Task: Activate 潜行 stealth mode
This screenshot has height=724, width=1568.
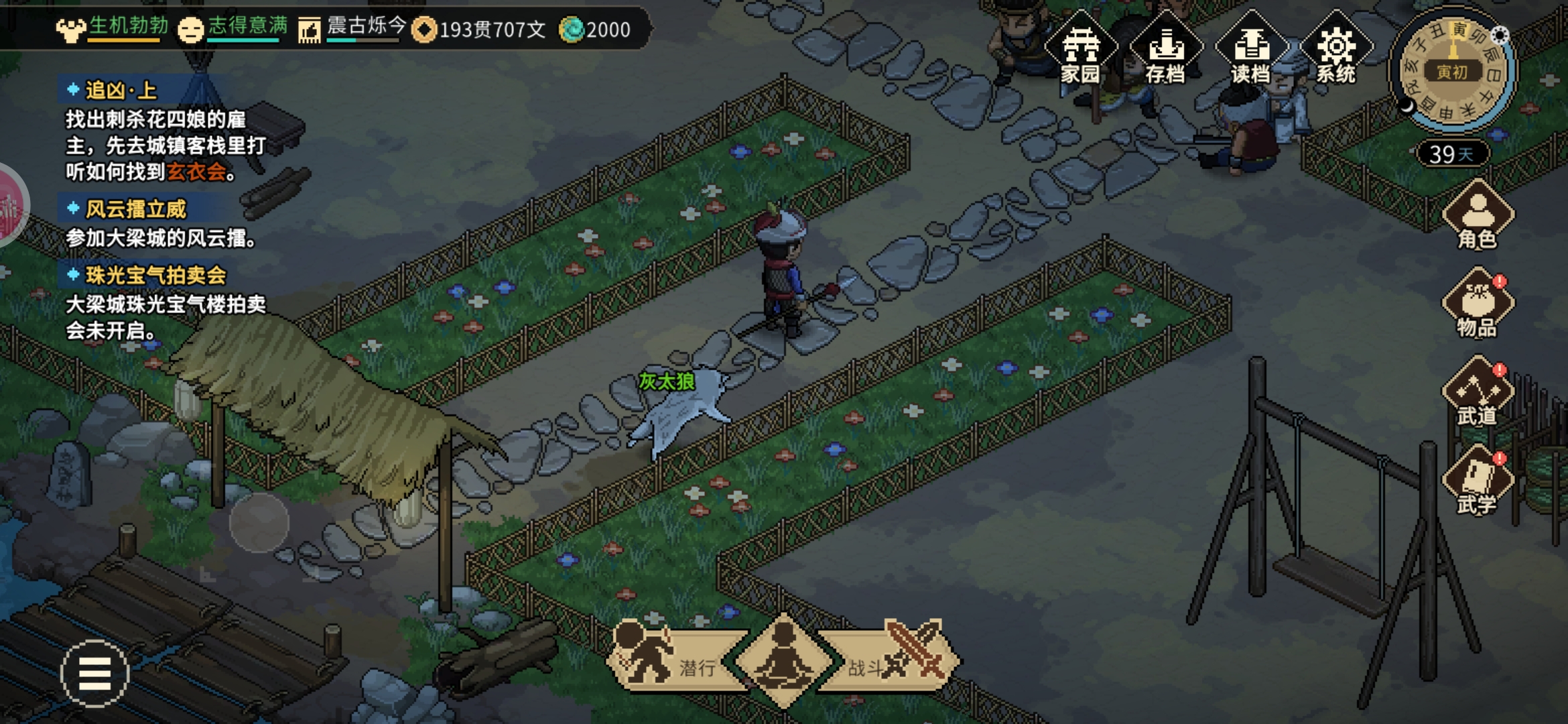Action: click(x=670, y=660)
